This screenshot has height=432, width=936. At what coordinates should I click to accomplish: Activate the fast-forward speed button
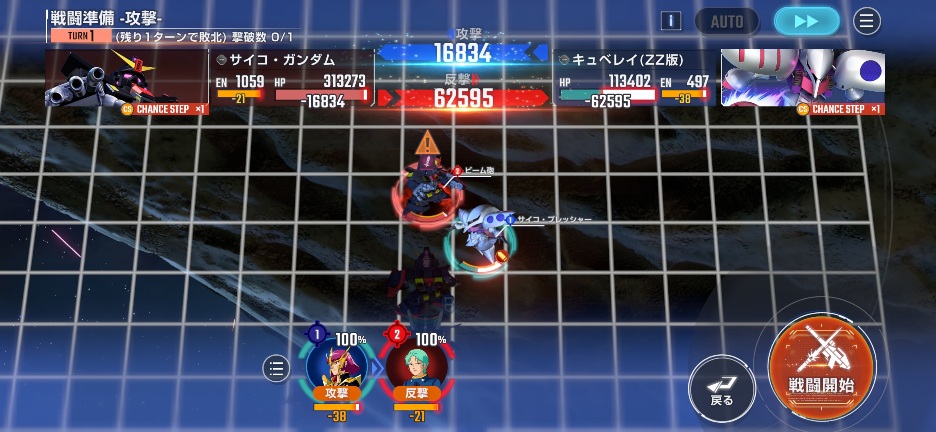point(806,21)
